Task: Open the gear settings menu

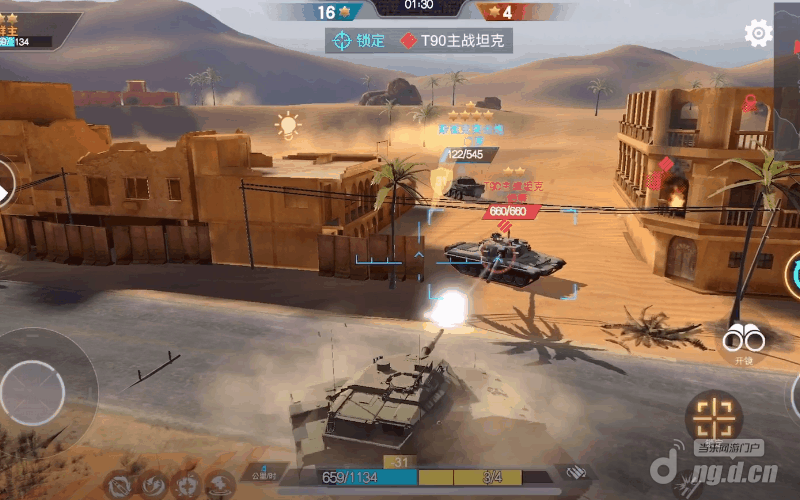Action: [x=758, y=33]
